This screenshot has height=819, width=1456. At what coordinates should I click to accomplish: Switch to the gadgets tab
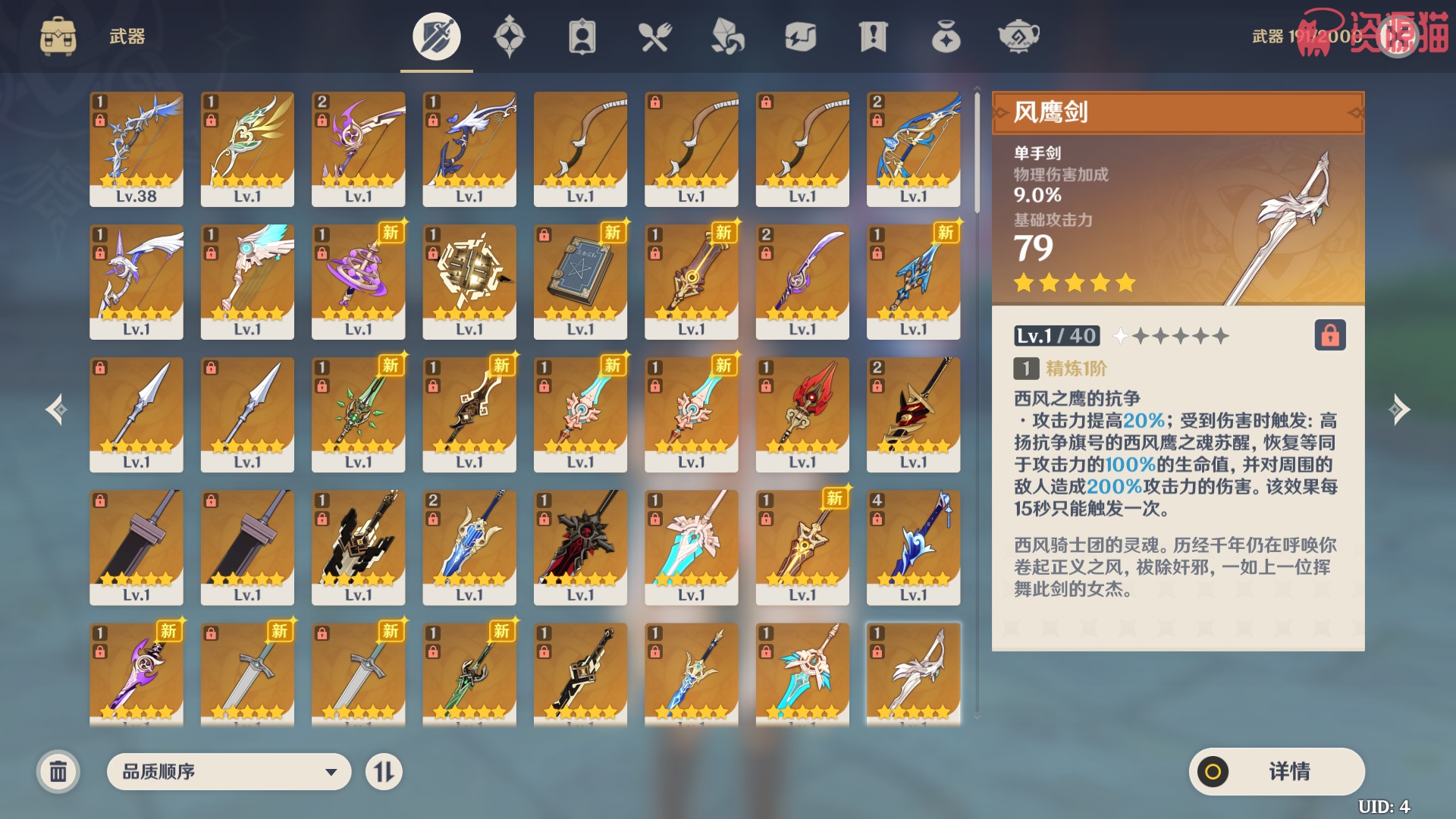[800, 36]
